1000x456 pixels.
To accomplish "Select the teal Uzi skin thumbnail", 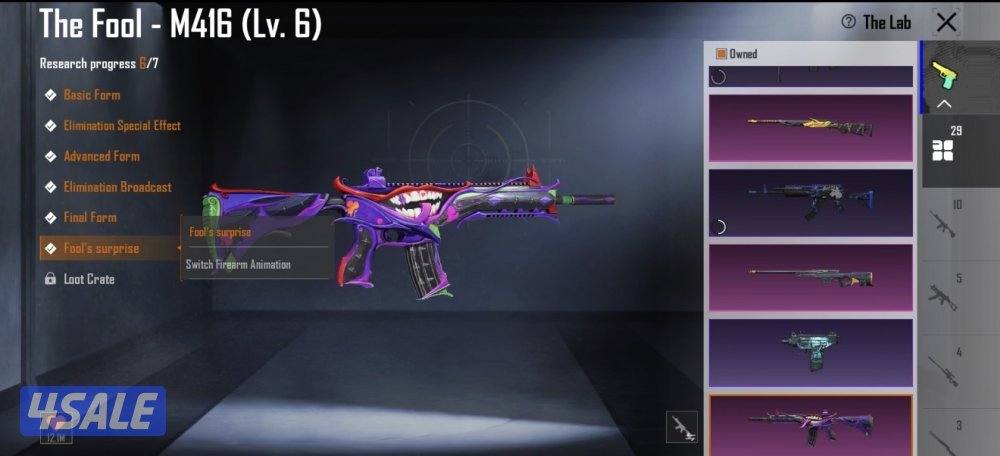I will (810, 352).
